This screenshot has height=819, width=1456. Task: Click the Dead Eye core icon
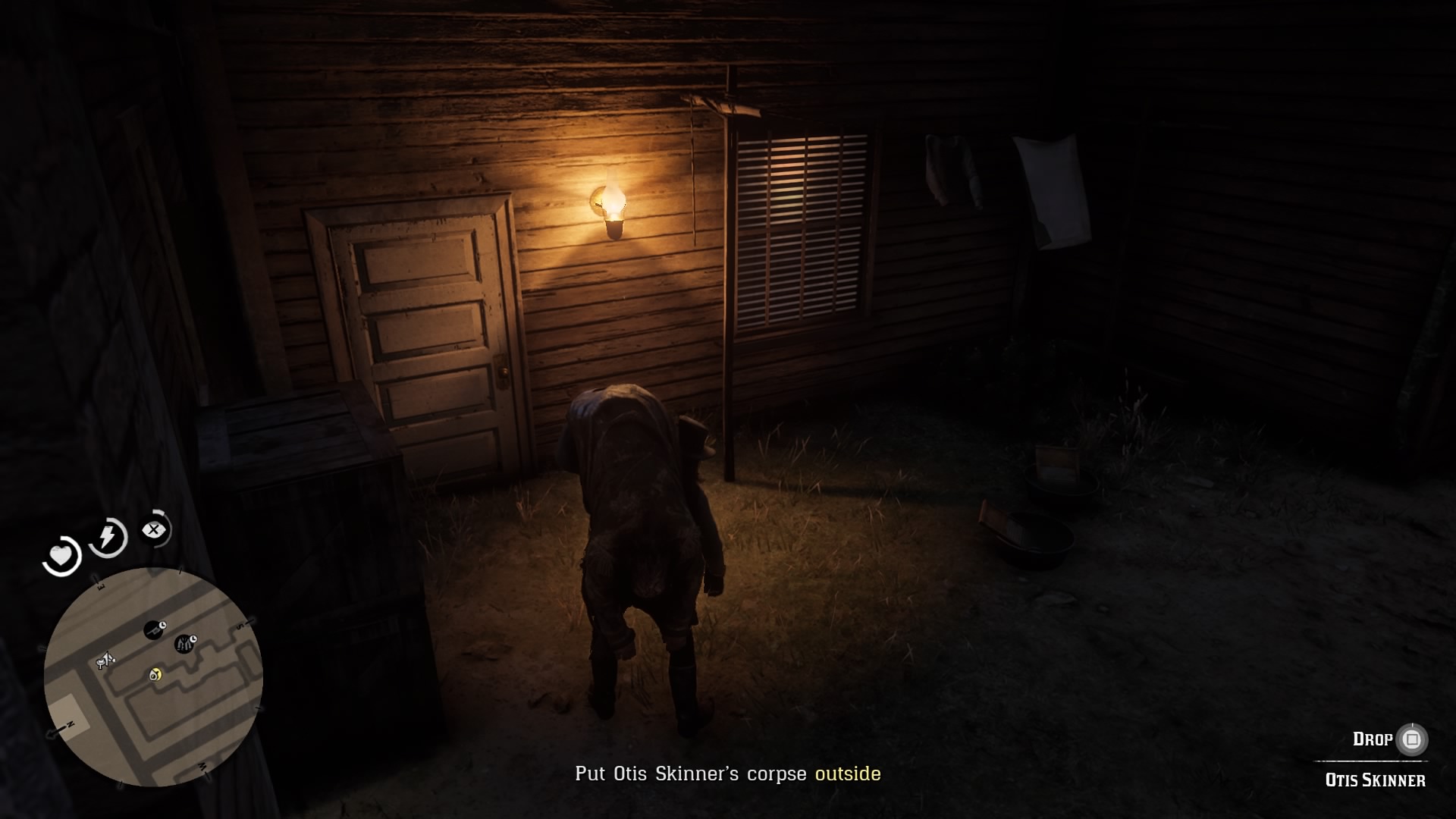click(x=154, y=529)
